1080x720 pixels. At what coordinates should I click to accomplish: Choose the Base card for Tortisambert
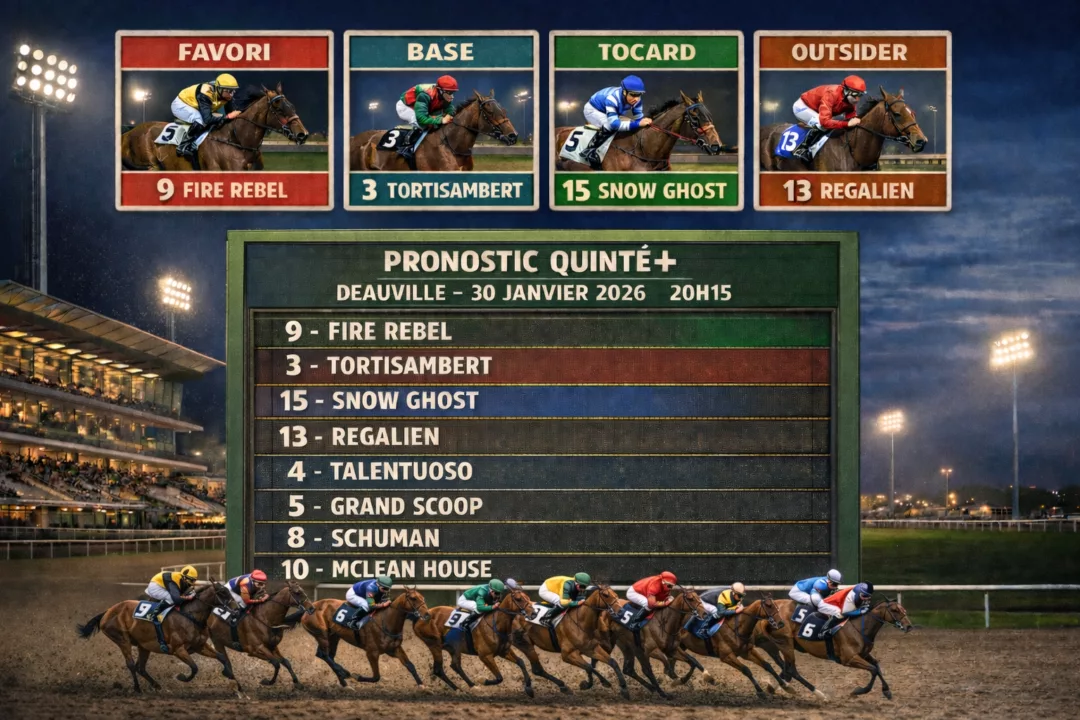pyautogui.click(x=441, y=120)
